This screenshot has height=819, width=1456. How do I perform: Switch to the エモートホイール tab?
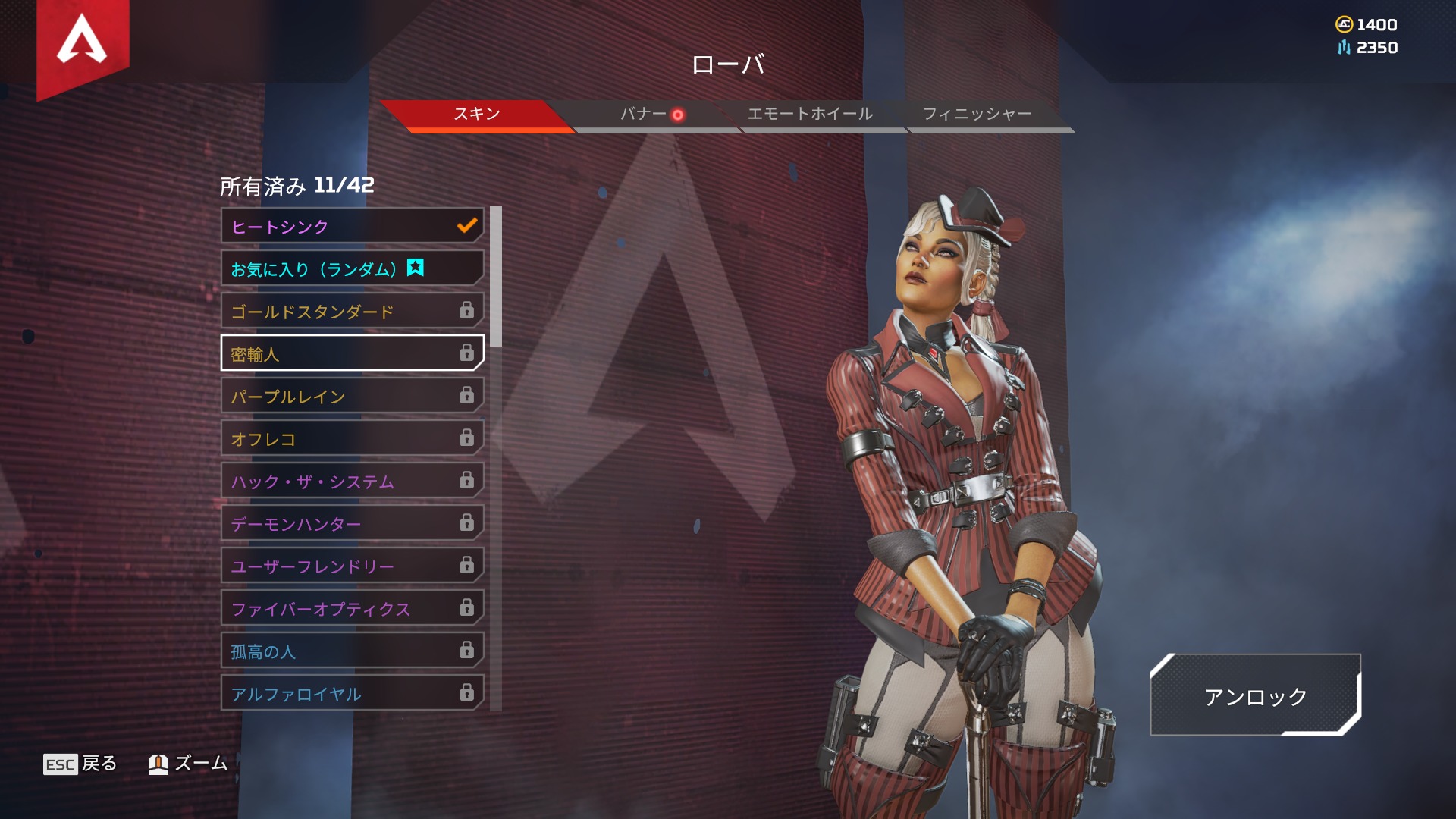pyautogui.click(x=810, y=115)
